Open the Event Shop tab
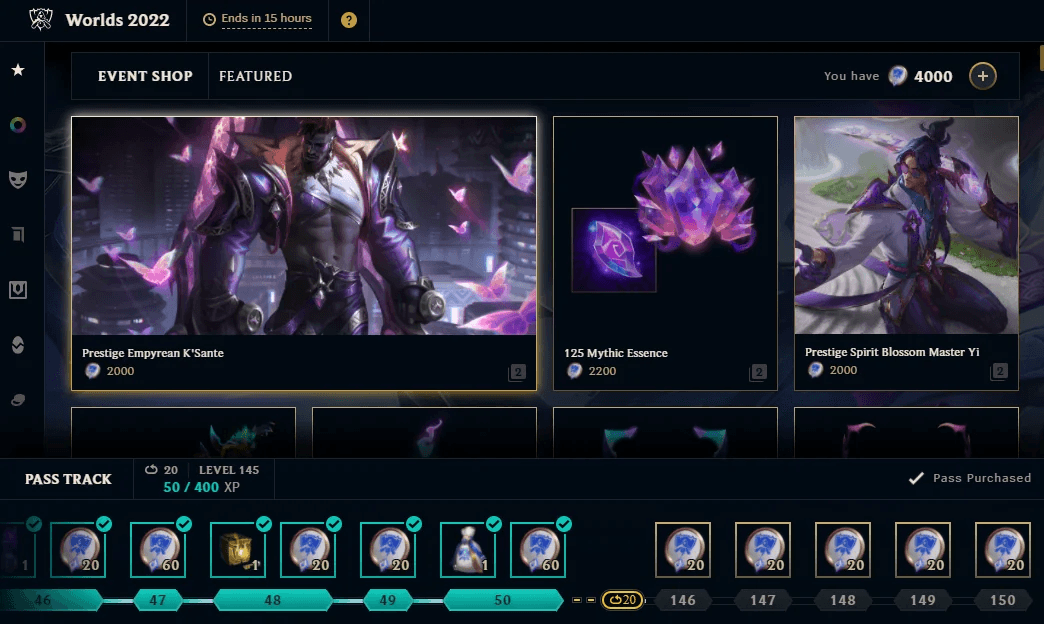Image resolution: width=1044 pixels, height=624 pixels. tap(145, 76)
